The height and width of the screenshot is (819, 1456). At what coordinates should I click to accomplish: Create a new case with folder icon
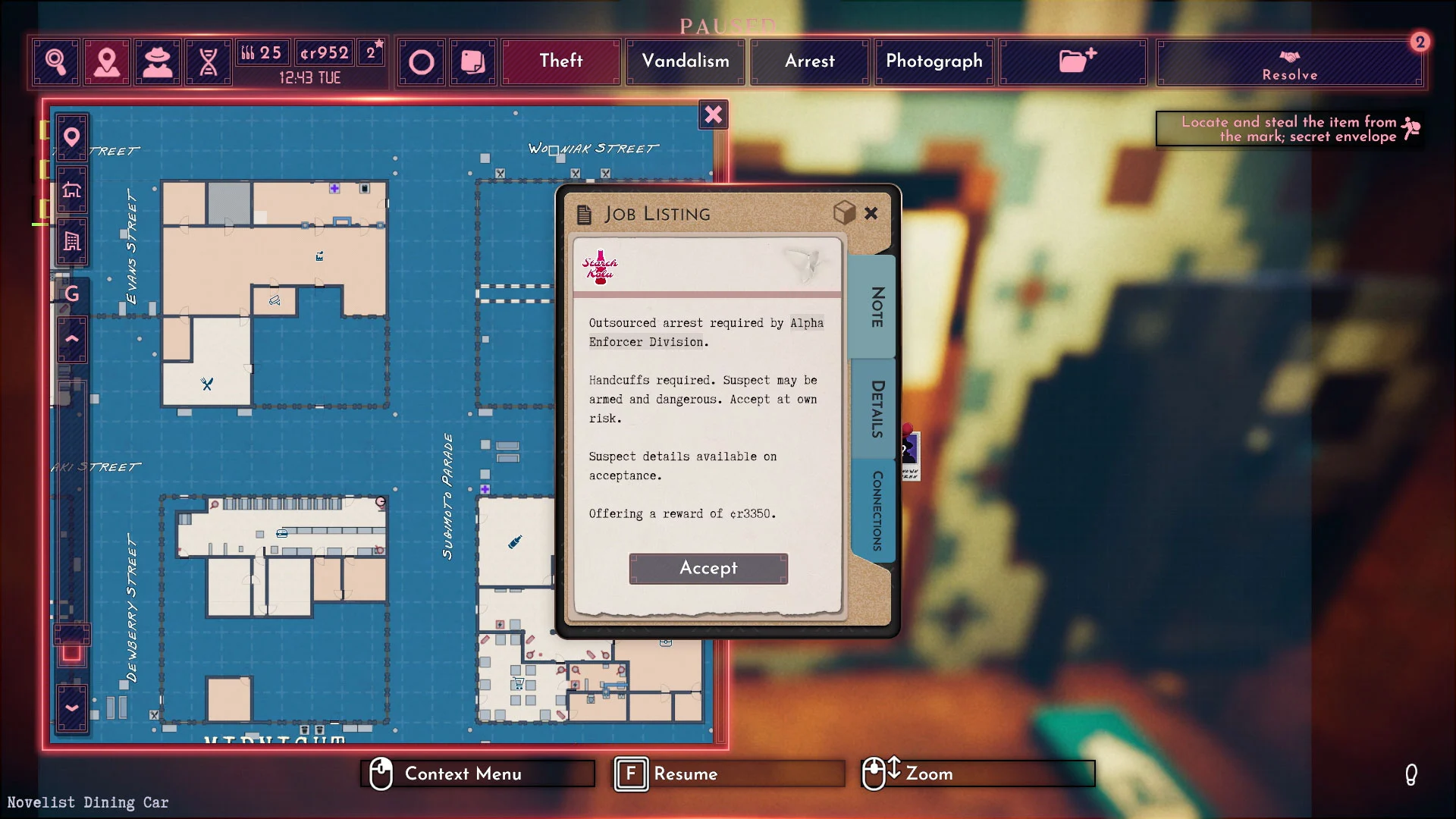[x=1072, y=61]
